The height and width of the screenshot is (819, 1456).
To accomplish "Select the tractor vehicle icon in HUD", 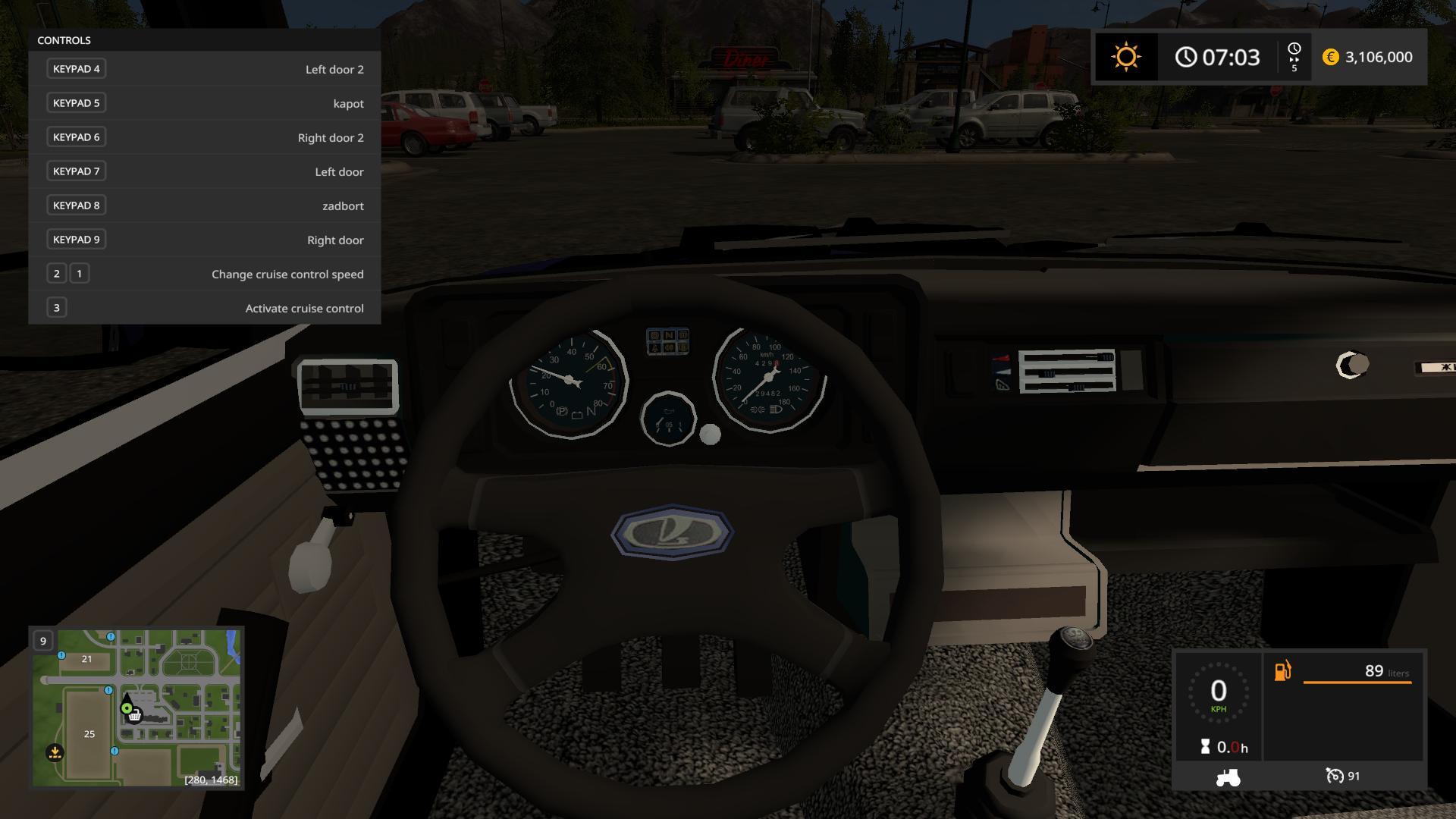I will (1228, 777).
